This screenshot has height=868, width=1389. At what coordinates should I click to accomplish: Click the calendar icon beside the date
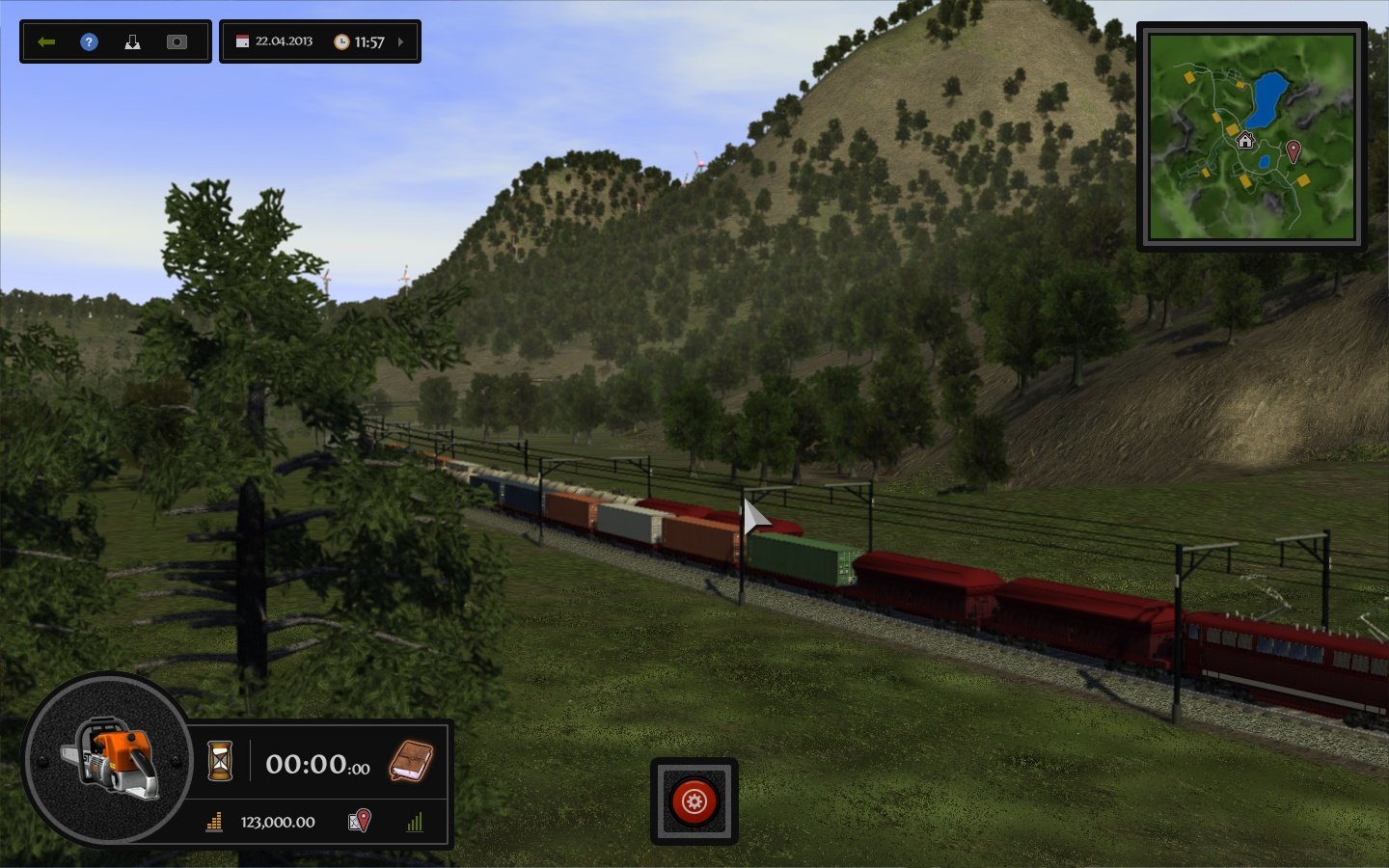(241, 41)
